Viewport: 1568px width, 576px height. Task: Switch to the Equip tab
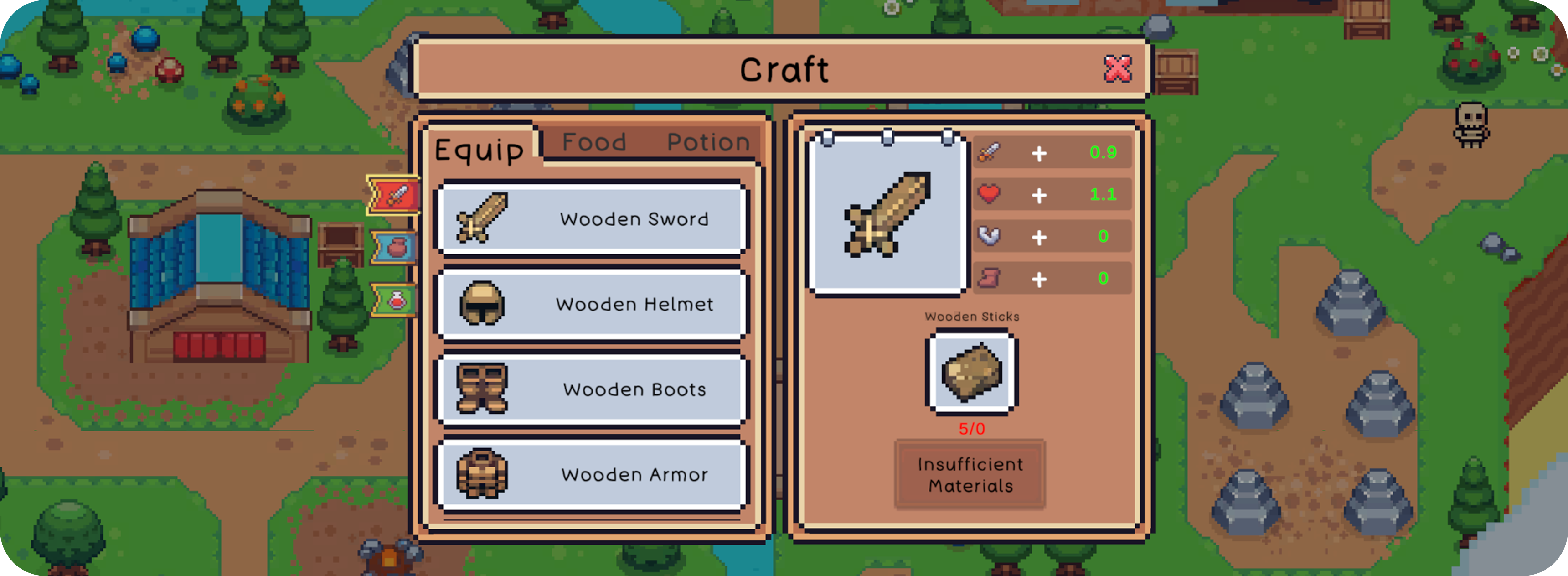click(x=479, y=150)
